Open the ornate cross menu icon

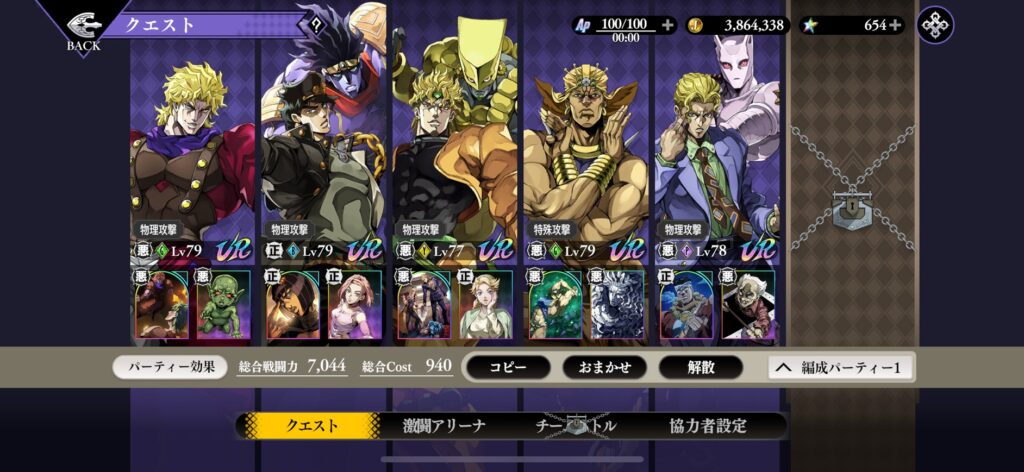click(935, 25)
